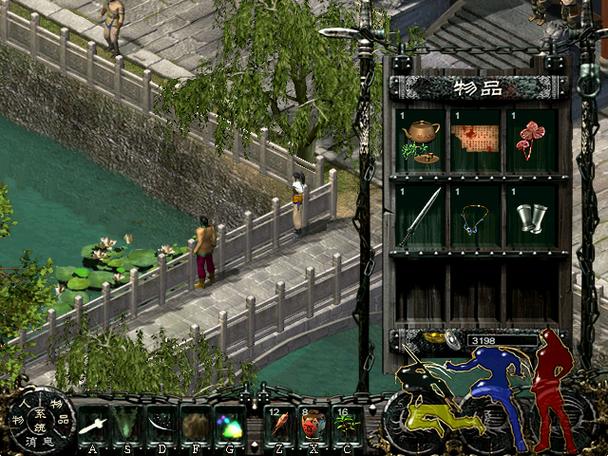This screenshot has width=608, height=456.
Task: Open the 消息 messages menu
Action: [x=39, y=441]
